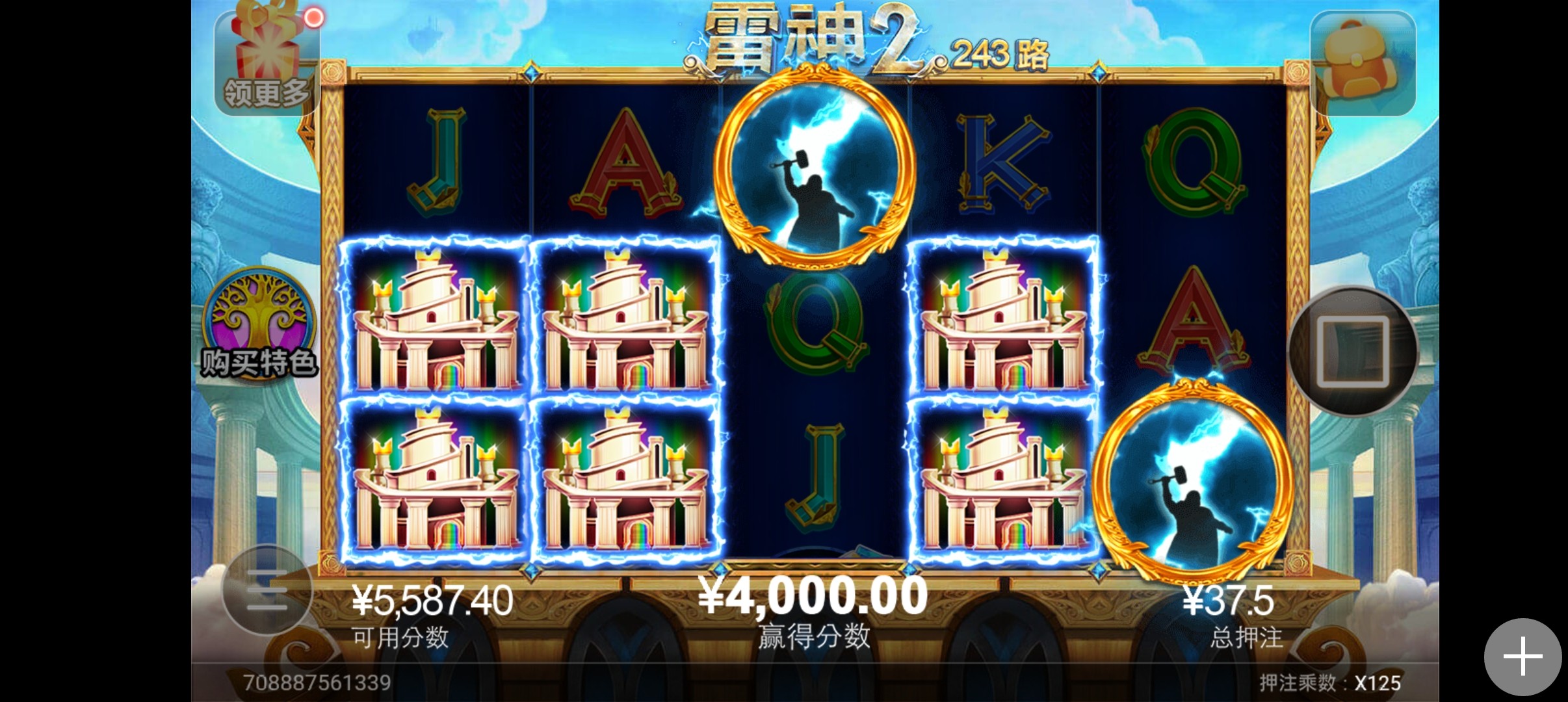Open the orange backpack inventory
The image size is (1568, 702).
click(1362, 63)
